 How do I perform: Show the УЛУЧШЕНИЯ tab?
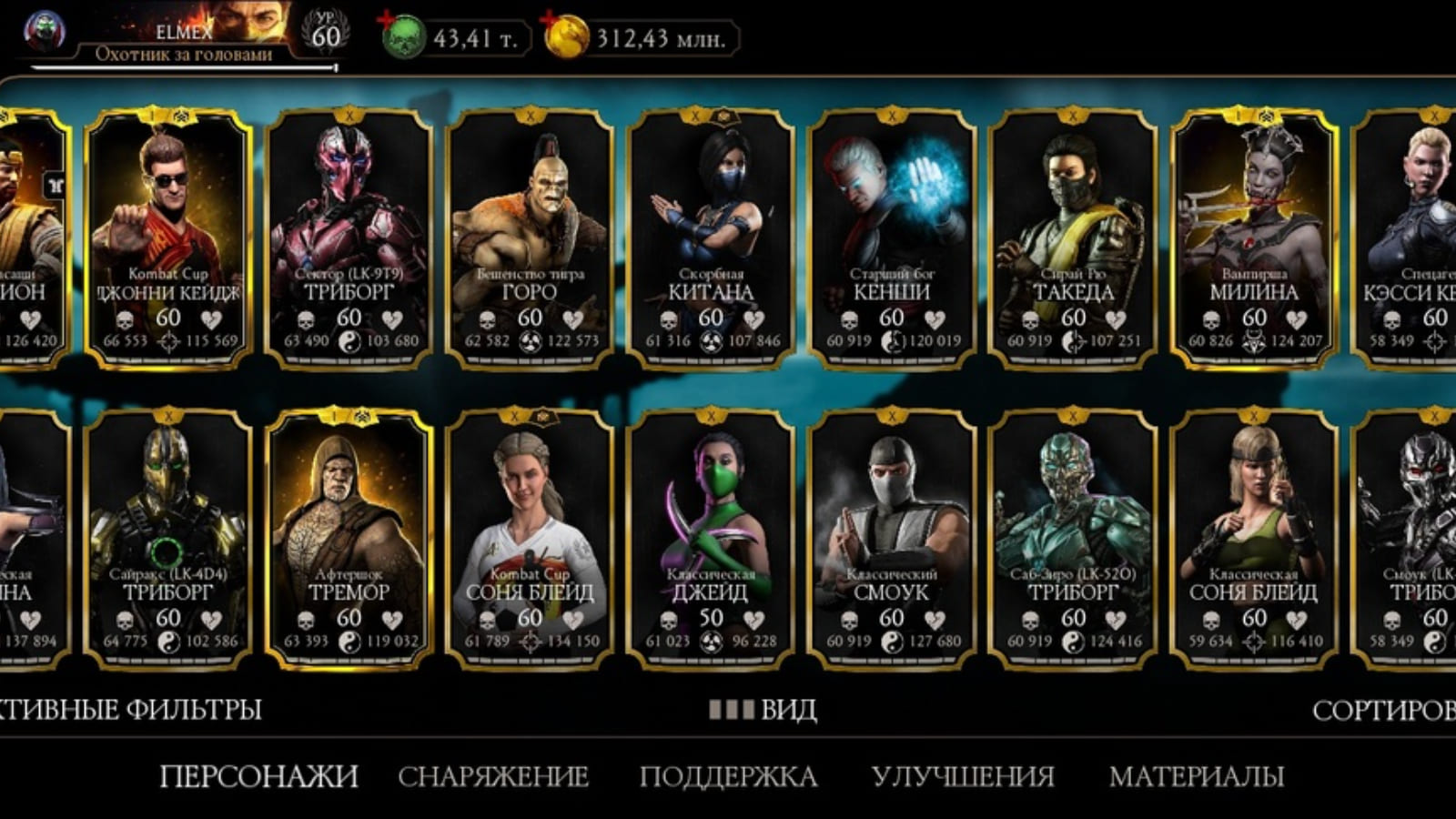[x=963, y=776]
